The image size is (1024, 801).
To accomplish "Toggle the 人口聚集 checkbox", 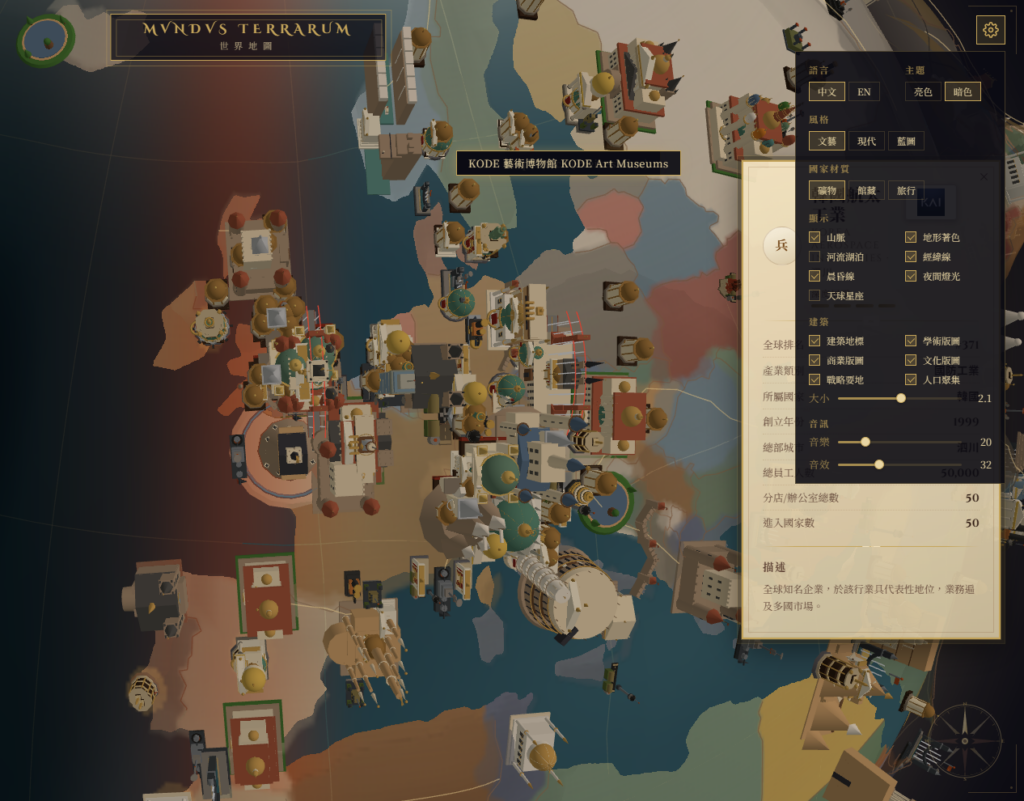I will 911,380.
